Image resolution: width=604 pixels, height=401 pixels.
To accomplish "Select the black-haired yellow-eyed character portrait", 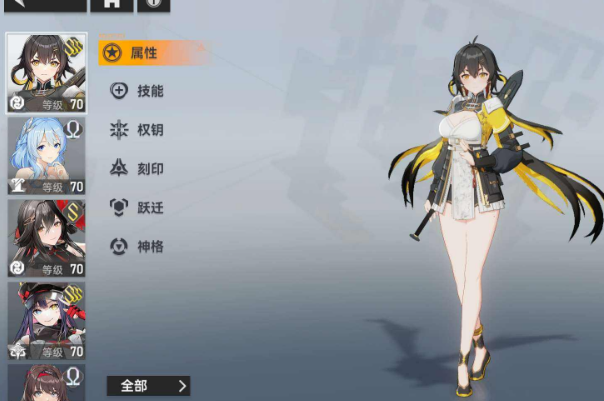I will [x=46, y=72].
